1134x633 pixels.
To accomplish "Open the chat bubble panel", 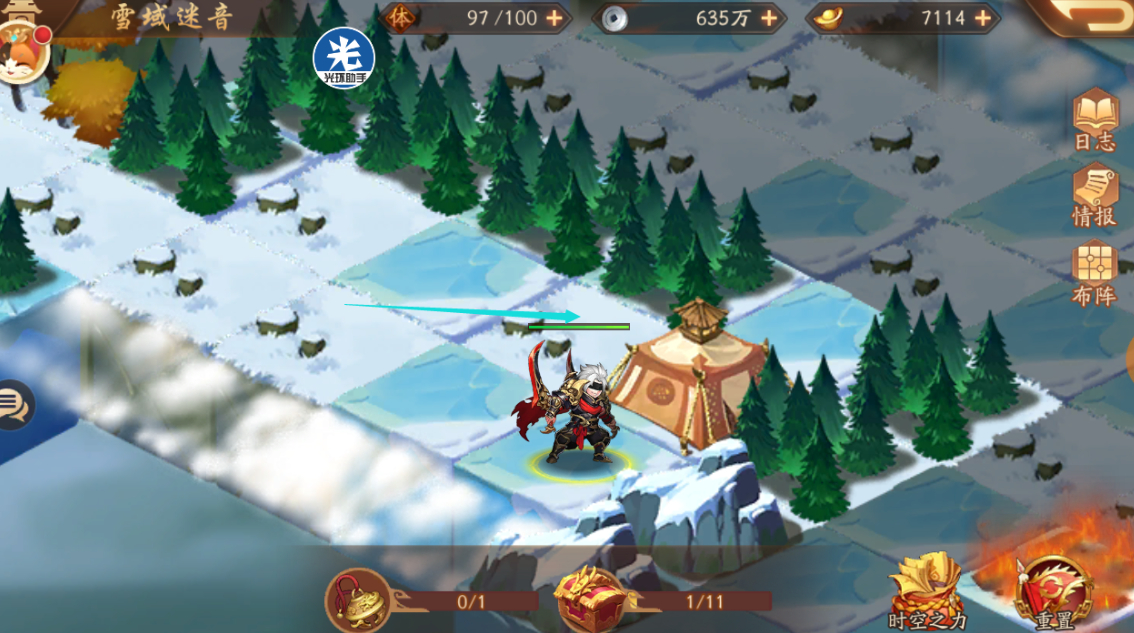I will 14,405.
